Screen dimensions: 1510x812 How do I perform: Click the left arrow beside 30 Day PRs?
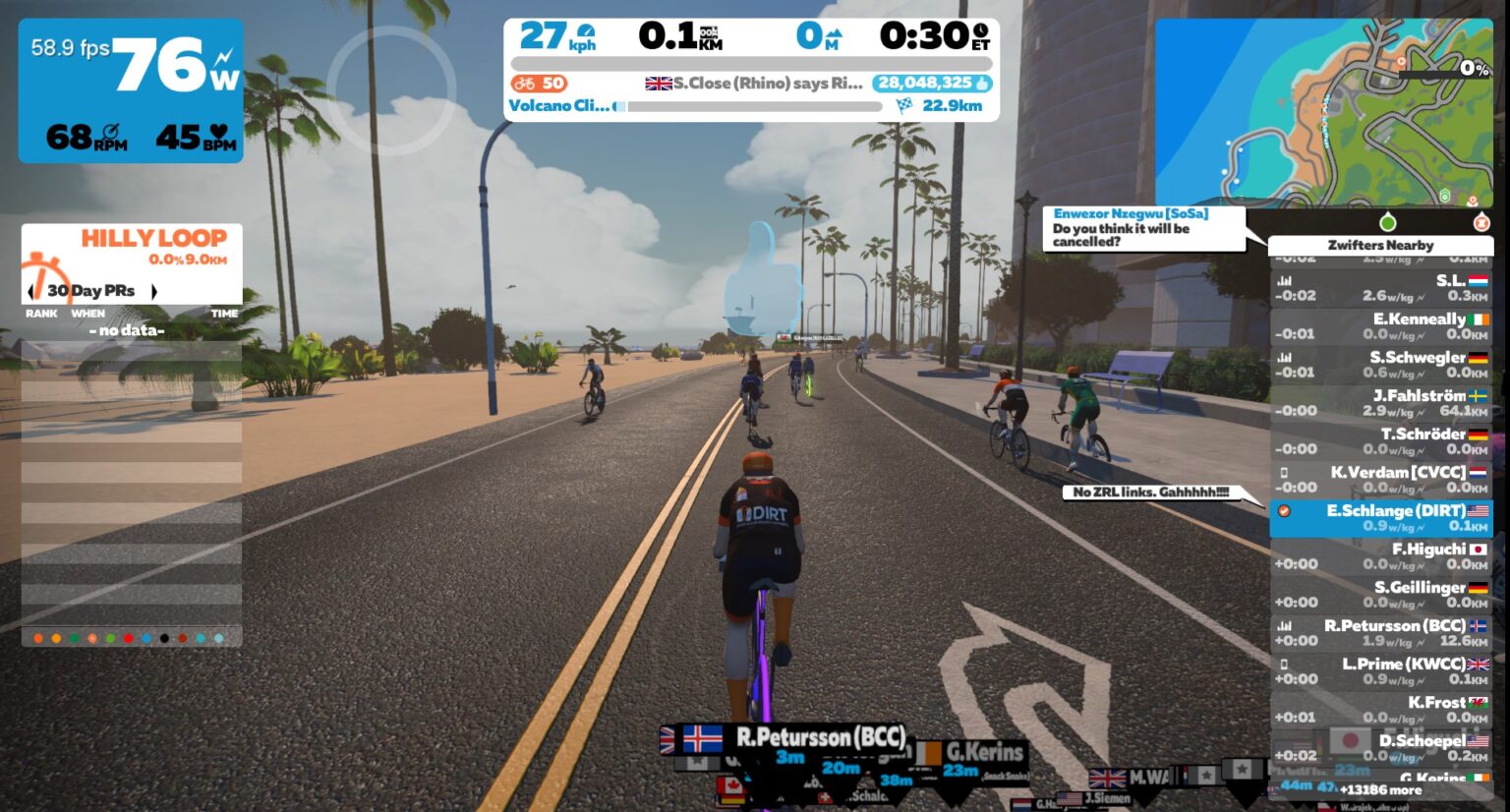pyautogui.click(x=30, y=291)
